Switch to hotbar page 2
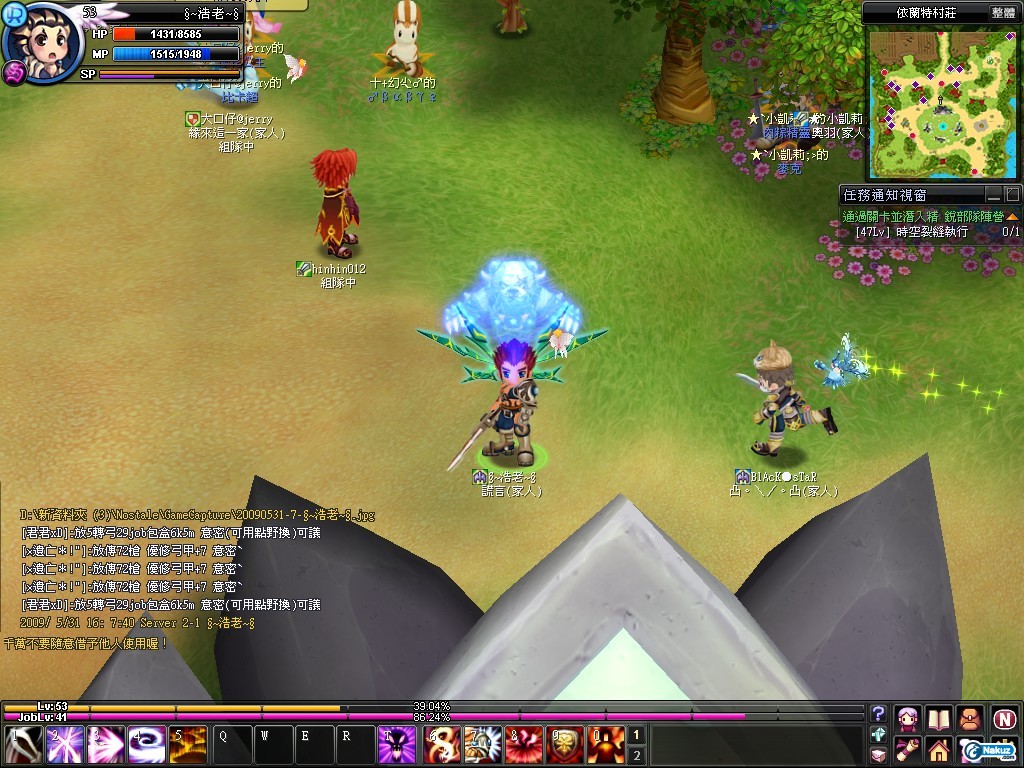This screenshot has height=768, width=1024. tap(634, 755)
